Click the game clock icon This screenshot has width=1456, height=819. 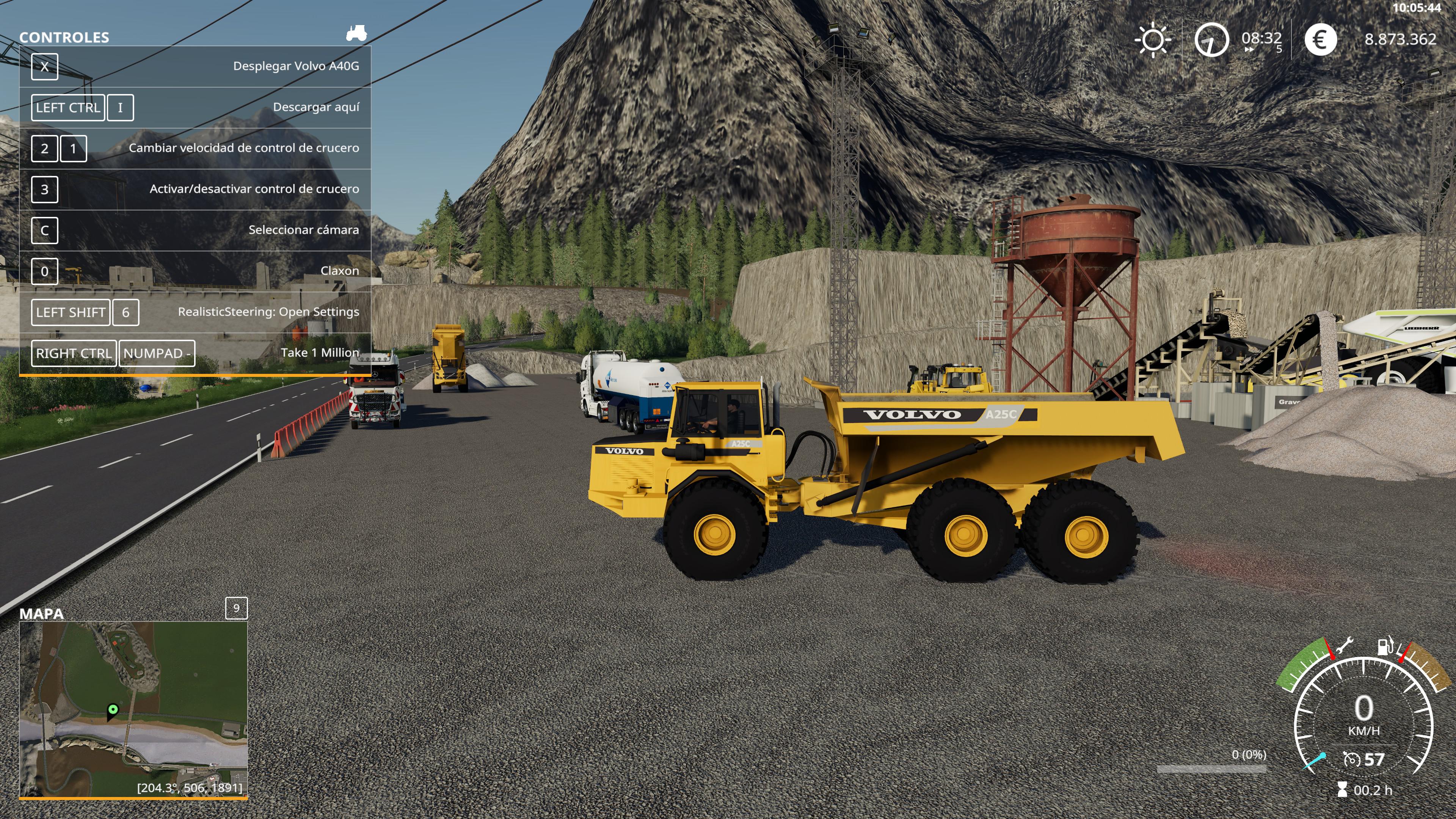pyautogui.click(x=1211, y=39)
